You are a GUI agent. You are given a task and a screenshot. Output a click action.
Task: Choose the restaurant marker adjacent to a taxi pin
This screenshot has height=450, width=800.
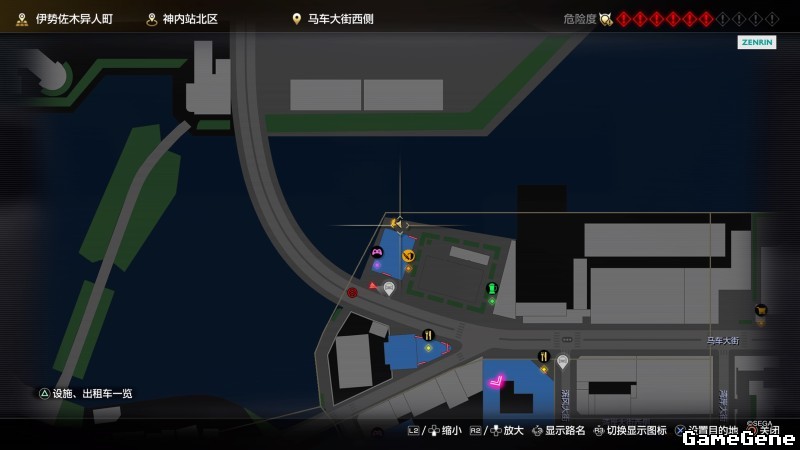(x=544, y=356)
